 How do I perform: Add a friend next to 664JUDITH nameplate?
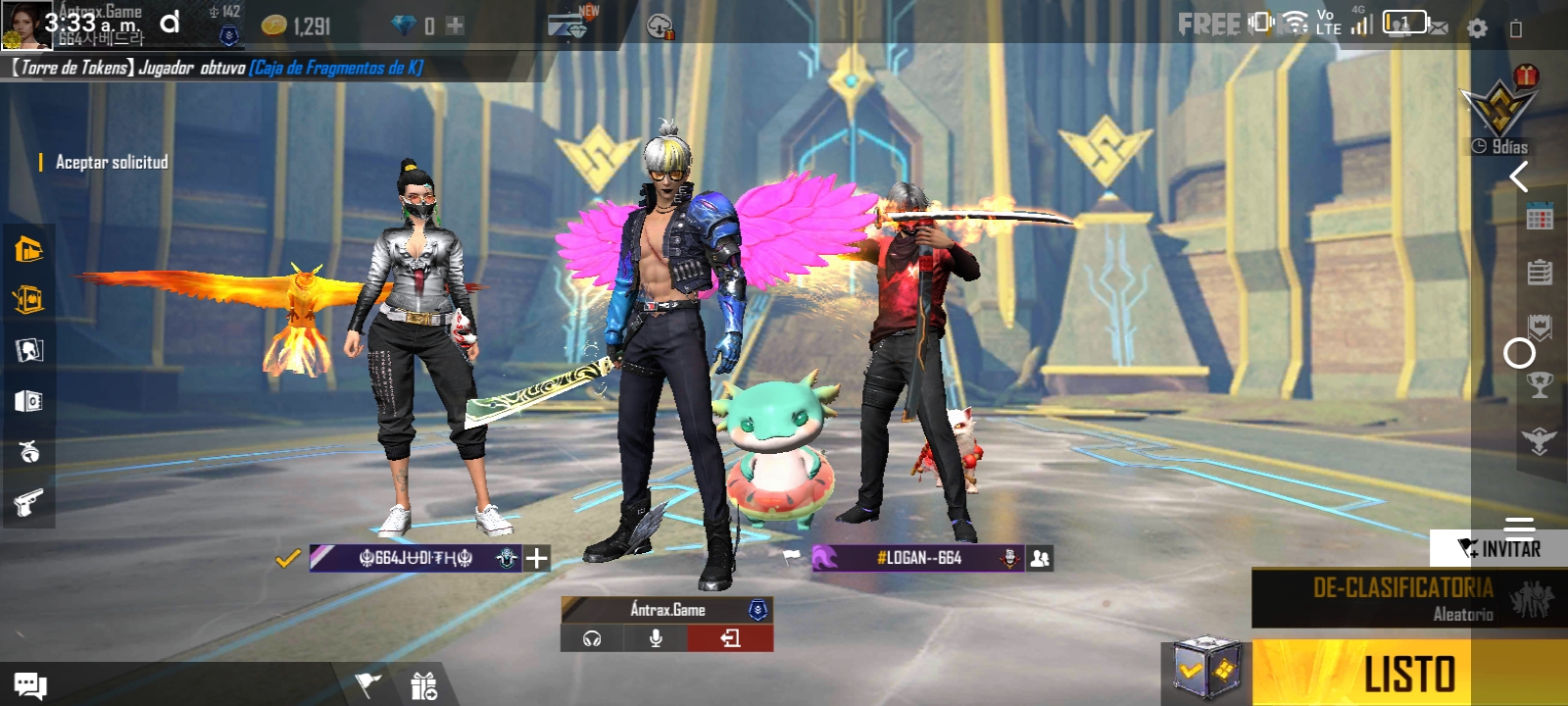(x=537, y=558)
